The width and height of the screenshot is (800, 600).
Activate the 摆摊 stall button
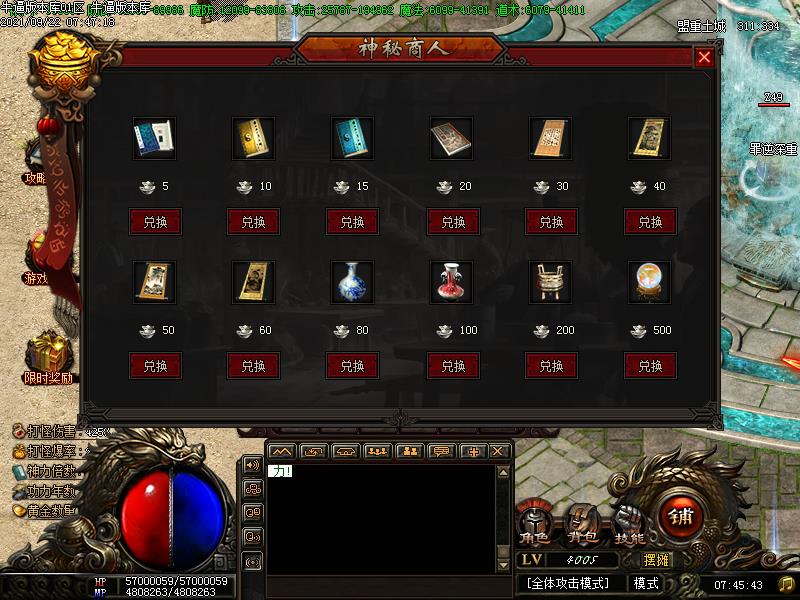(x=656, y=560)
